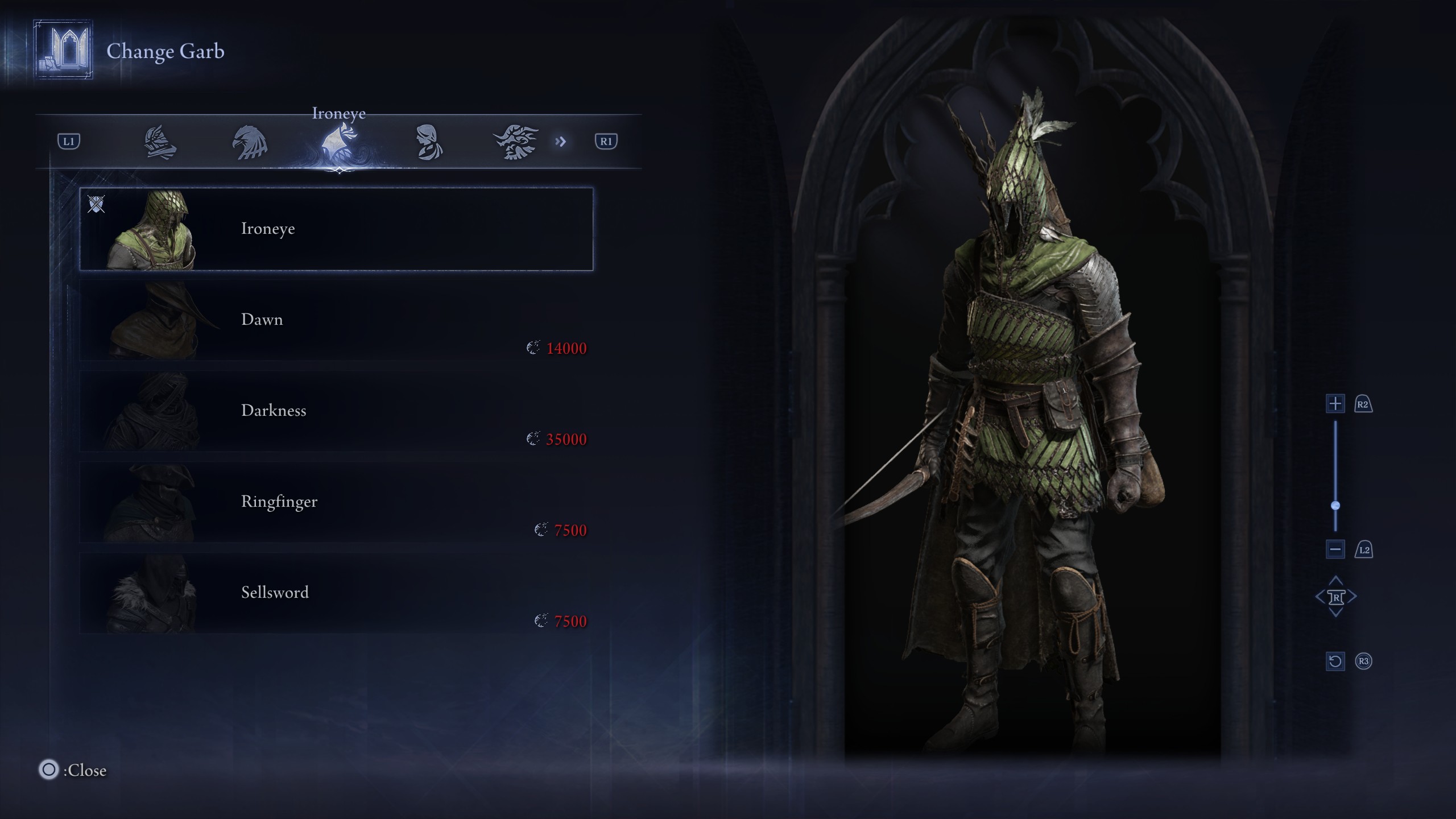Switch to the Wylder helmet character tab
Screen dimensions: 1456x819
[160, 142]
